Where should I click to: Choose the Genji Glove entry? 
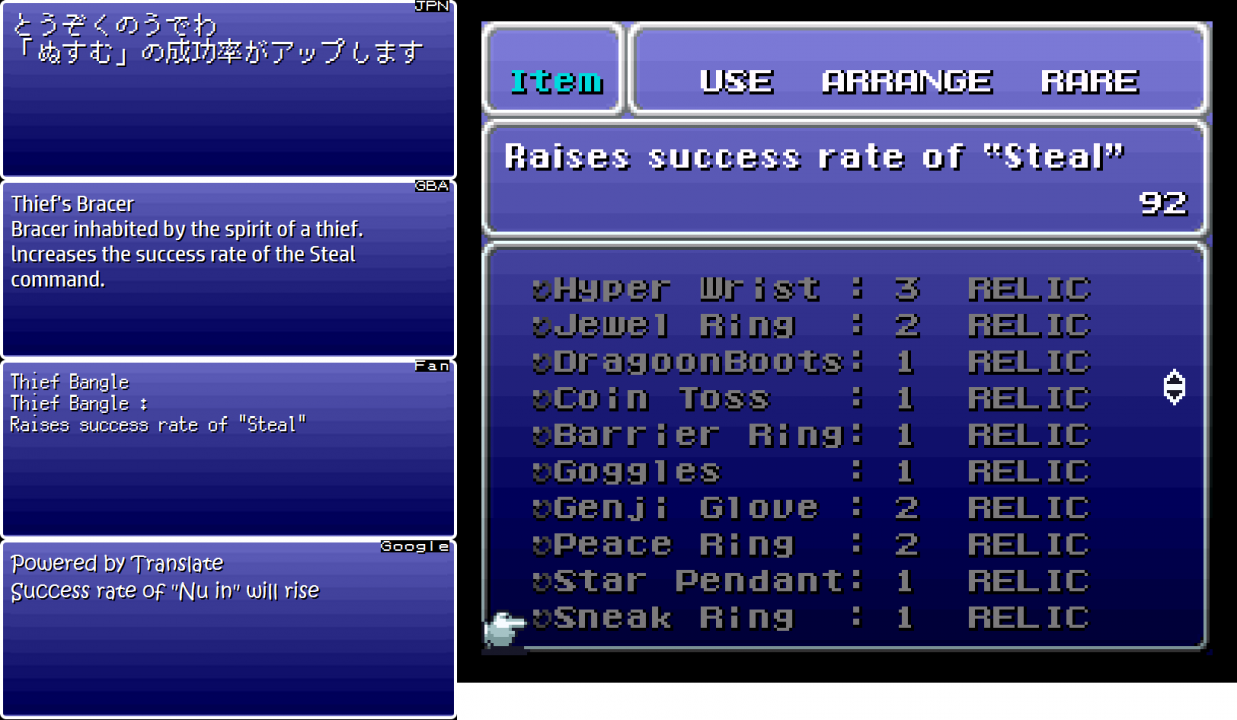click(x=685, y=508)
